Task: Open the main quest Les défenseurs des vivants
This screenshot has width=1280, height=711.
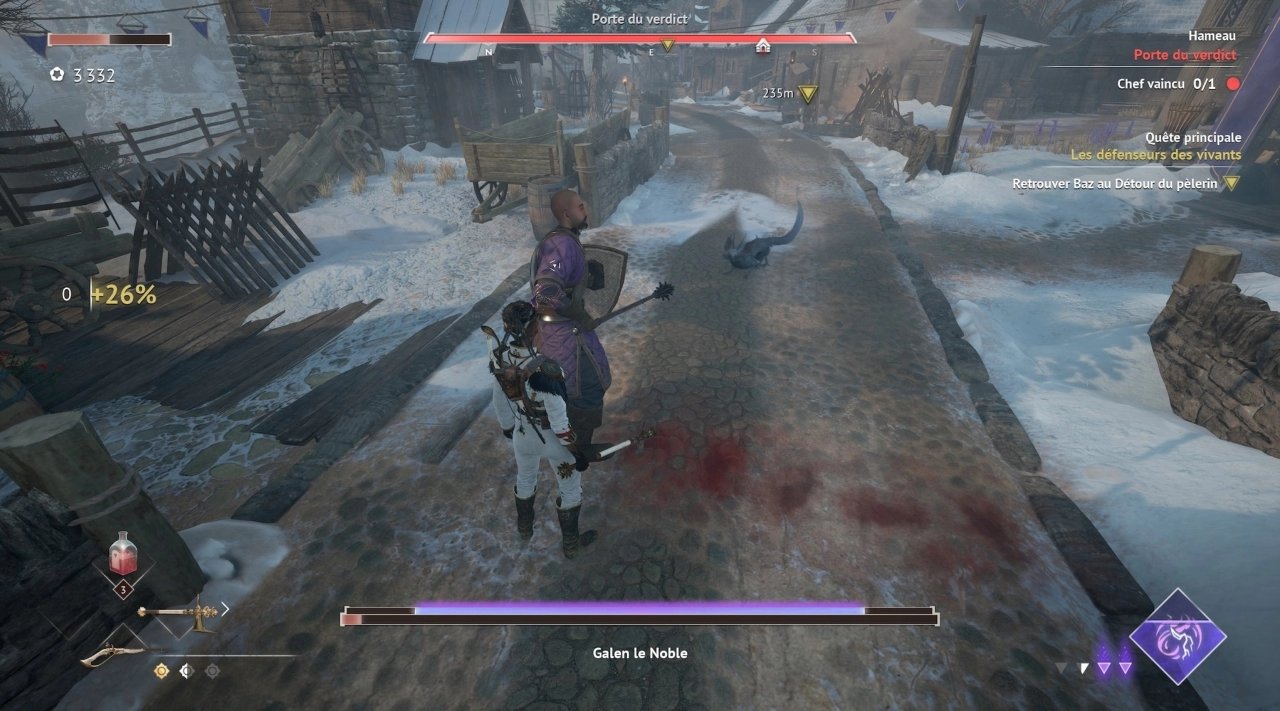Action: (x=1155, y=155)
